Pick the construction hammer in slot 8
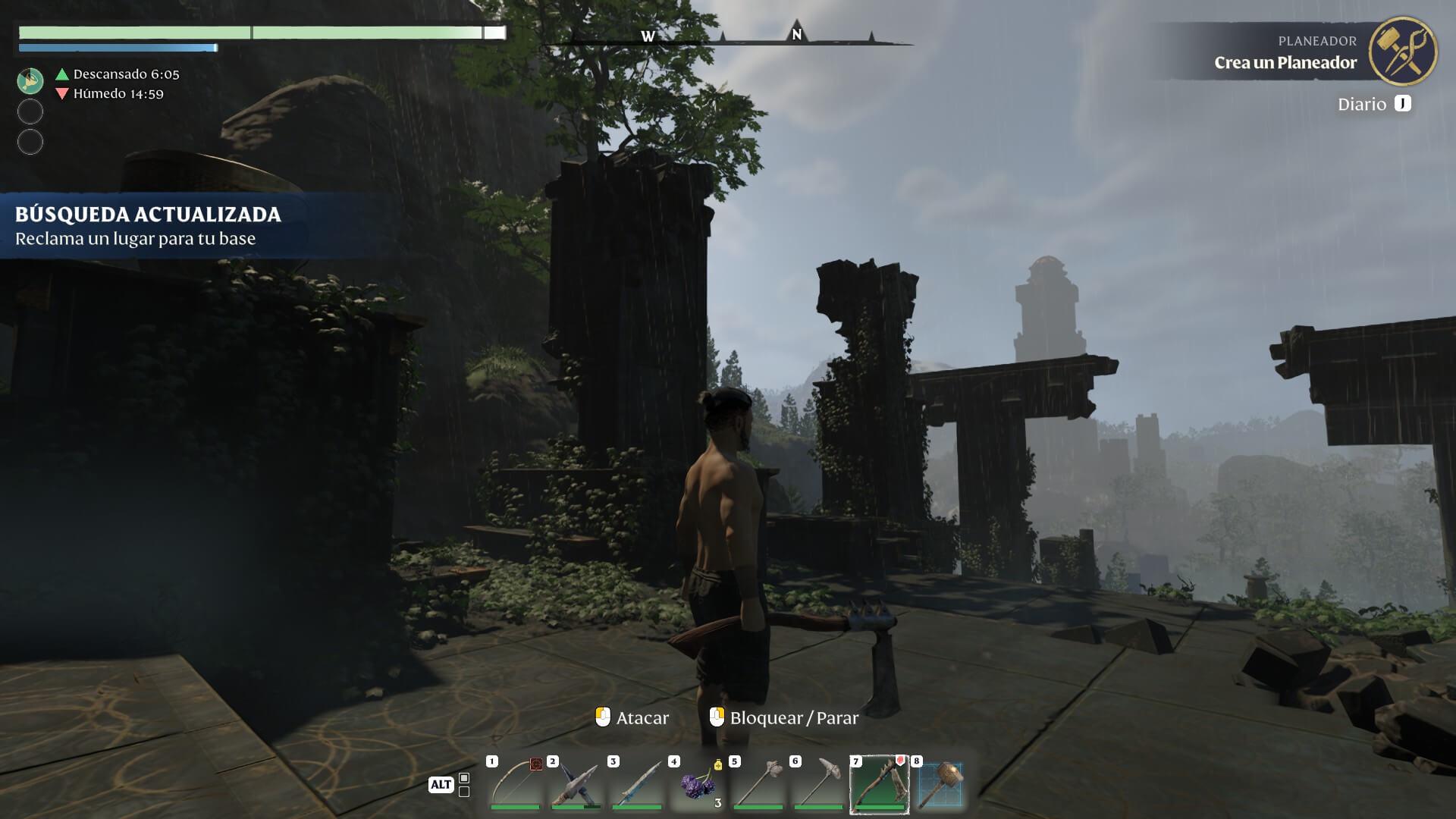The height and width of the screenshot is (819, 1456). [940, 784]
